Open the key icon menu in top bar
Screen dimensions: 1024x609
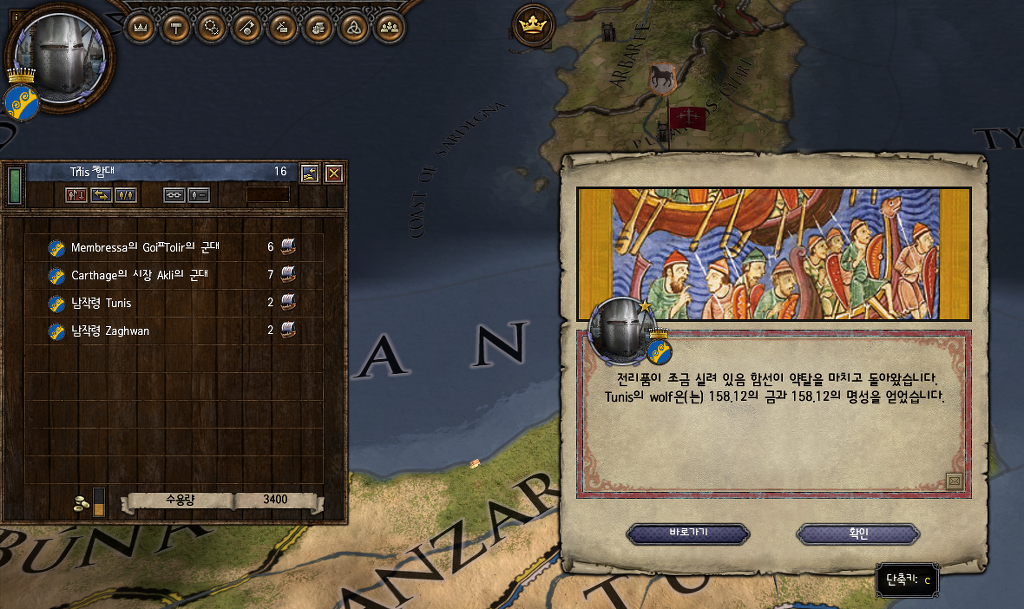(x=247, y=28)
